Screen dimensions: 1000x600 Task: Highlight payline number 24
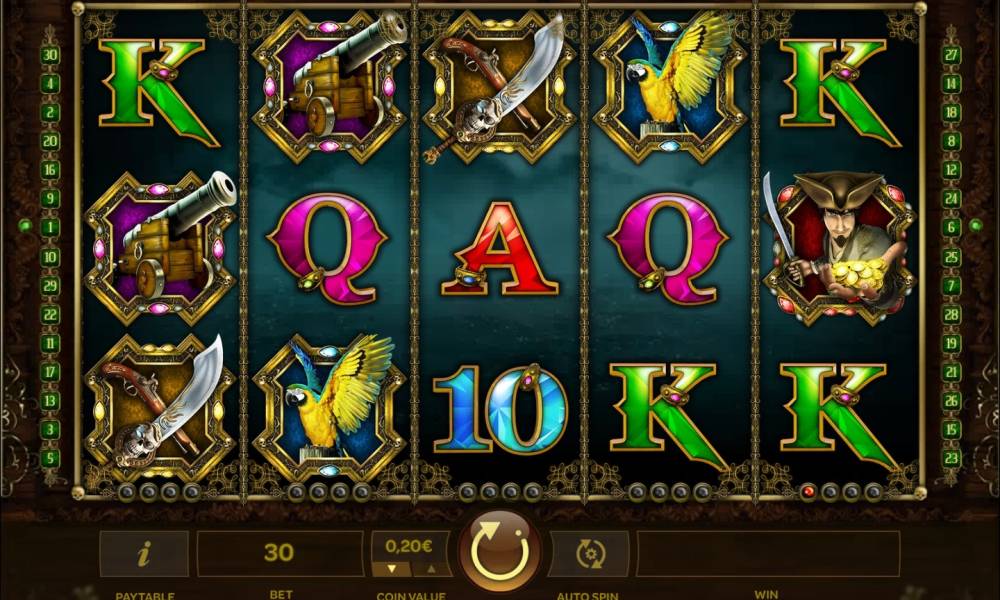951,199
